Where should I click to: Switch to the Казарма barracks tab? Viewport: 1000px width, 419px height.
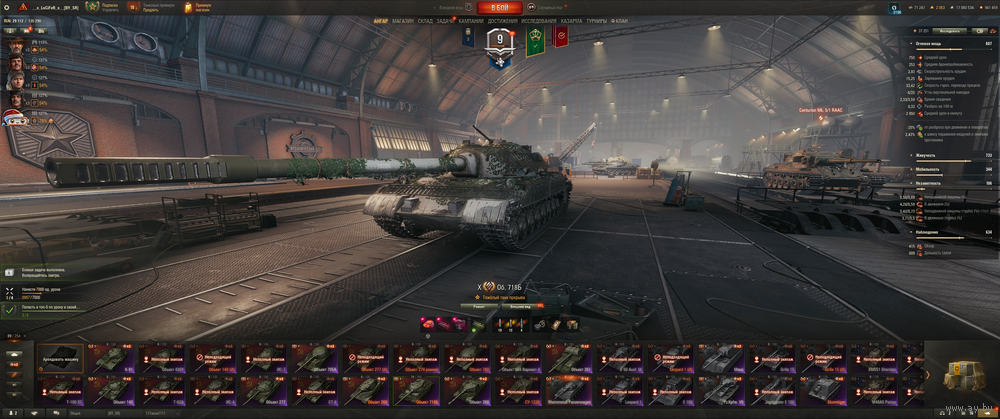point(571,19)
